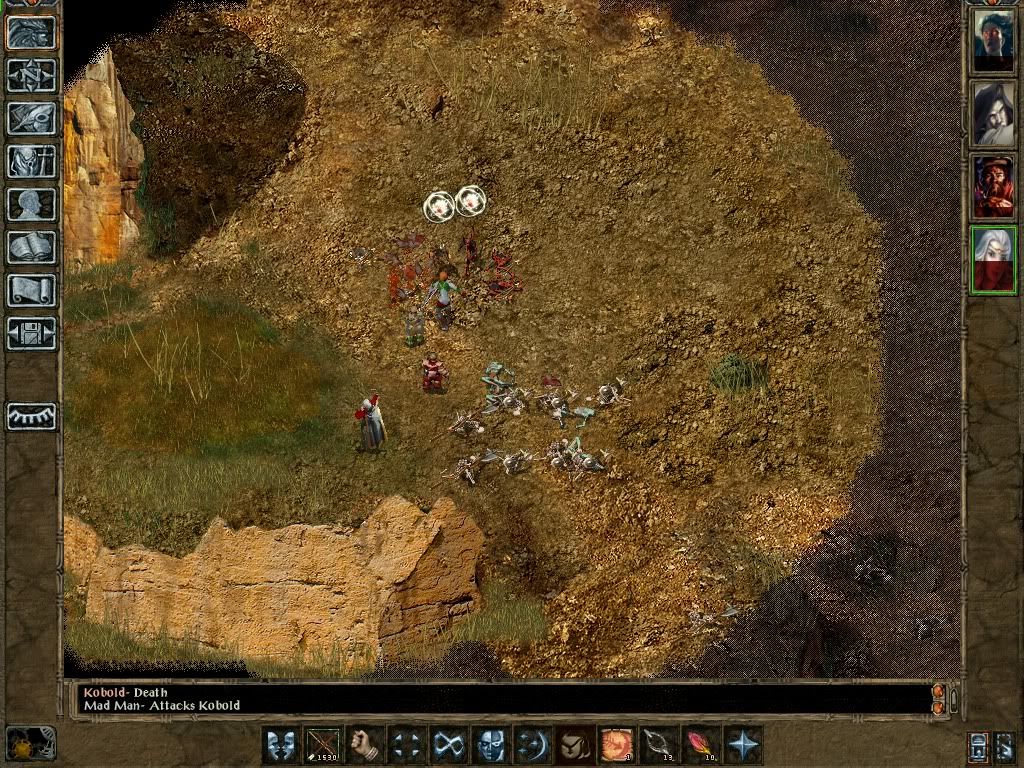Open the options floppy disk button
The image size is (1024, 768).
point(31,333)
